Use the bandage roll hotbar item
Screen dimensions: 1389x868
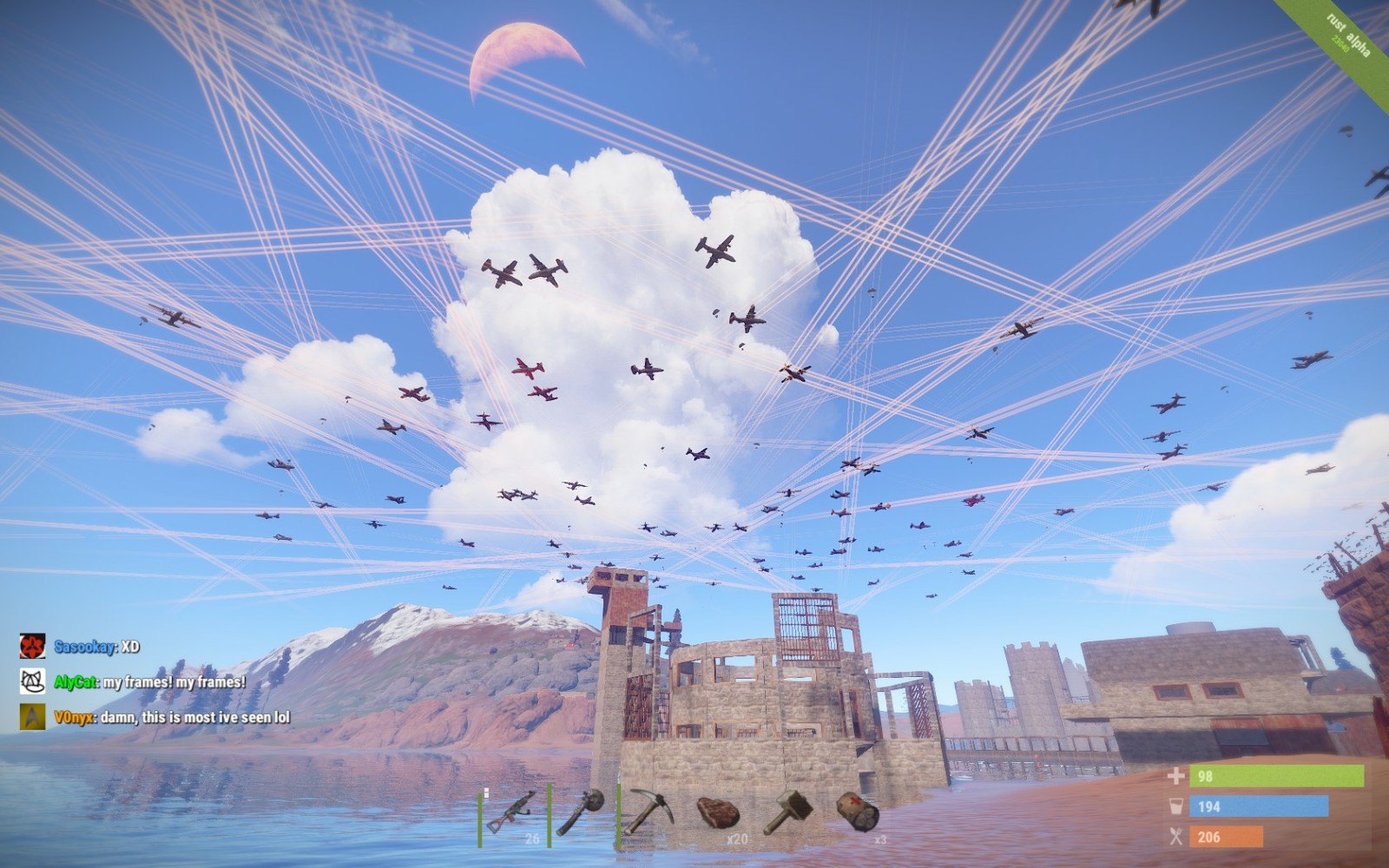tap(858, 812)
